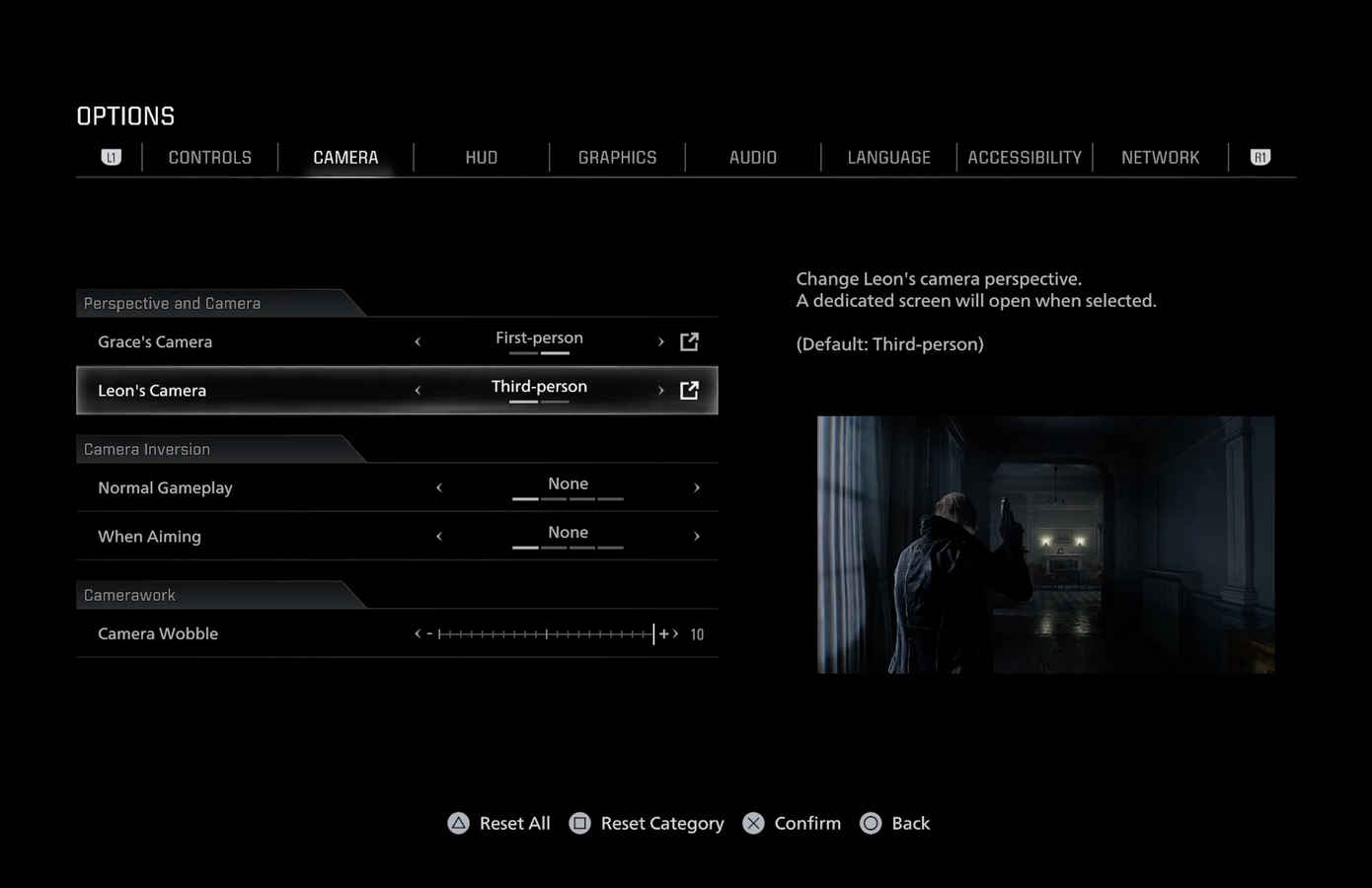Click the right arrow for Grace's Camera
The width and height of the screenshot is (1372, 888).
pyautogui.click(x=661, y=341)
